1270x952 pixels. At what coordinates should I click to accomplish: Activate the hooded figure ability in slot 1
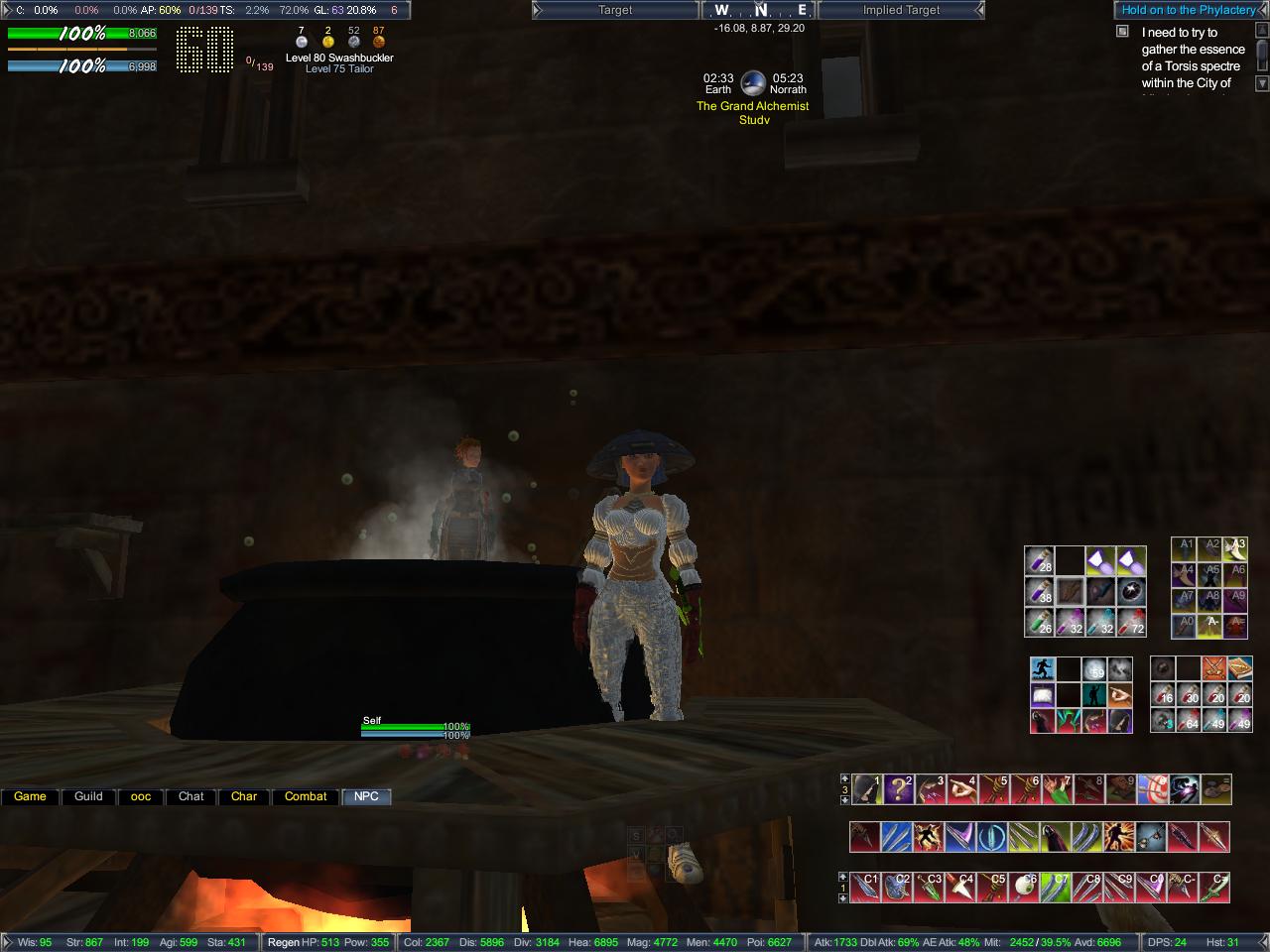(867, 789)
